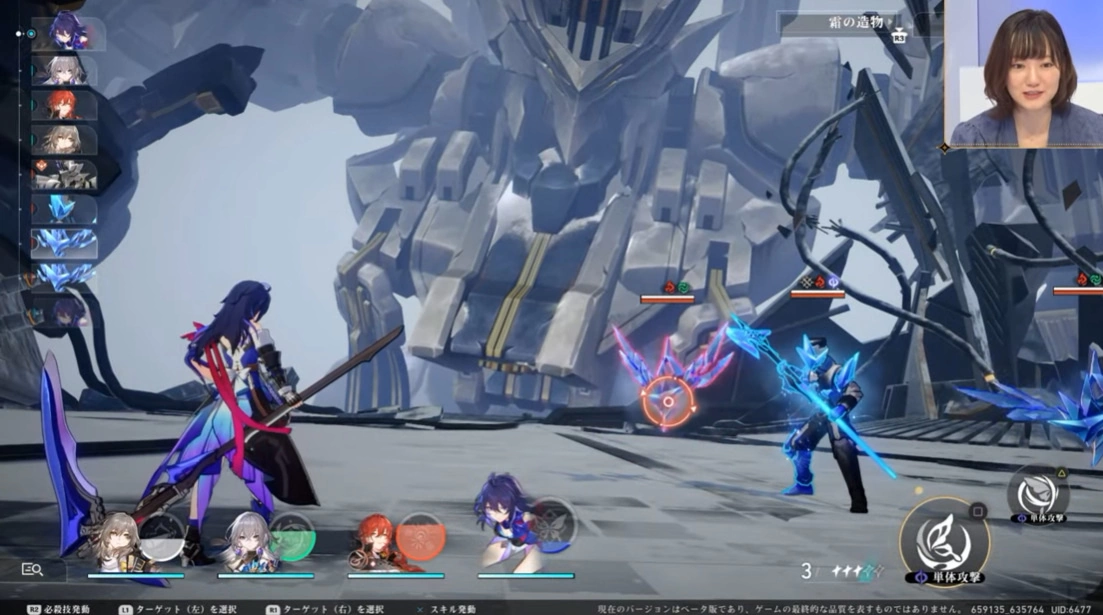Activate Himeko's orange ultimate icon
The height and width of the screenshot is (615, 1103).
[x=421, y=535]
